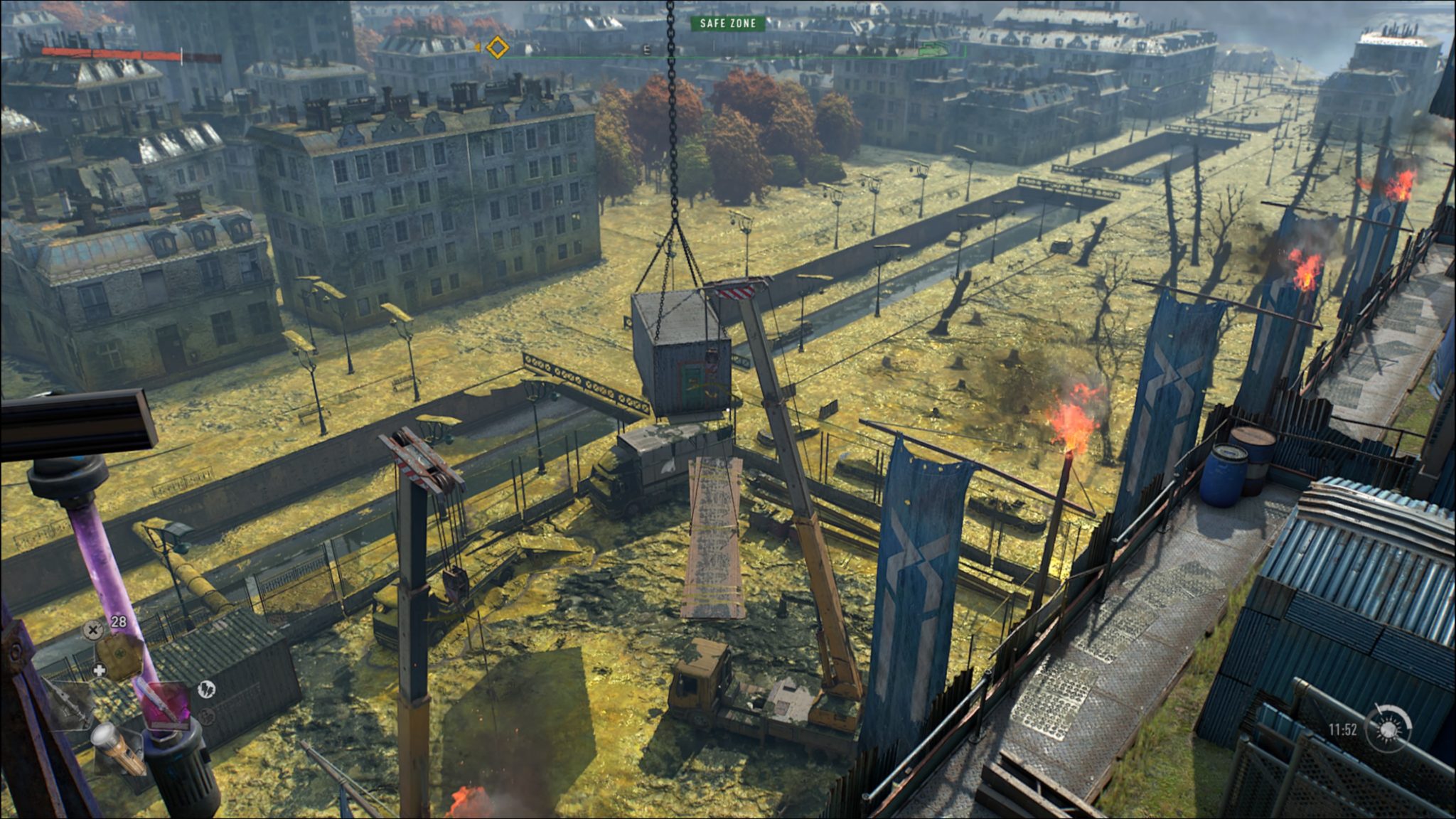The width and height of the screenshot is (1456, 819).
Task: Click the health cross icon near the medkit
Action: [99, 670]
